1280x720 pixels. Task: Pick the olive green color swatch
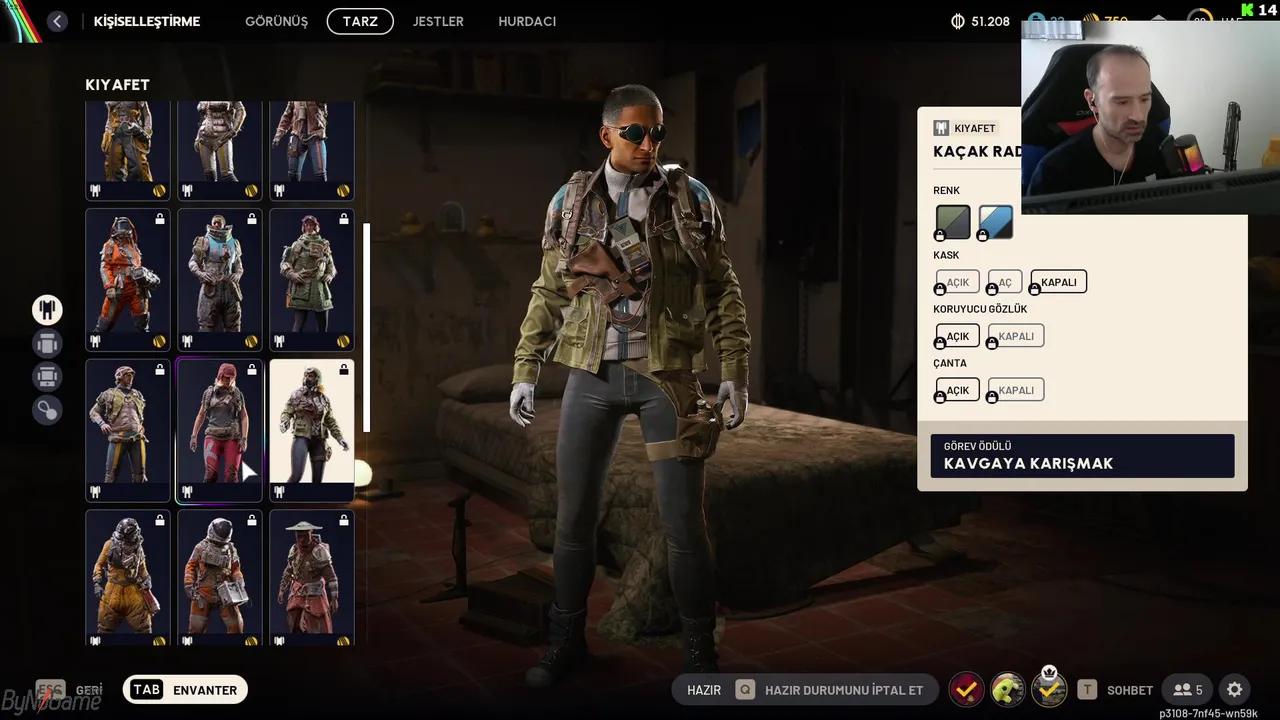953,222
